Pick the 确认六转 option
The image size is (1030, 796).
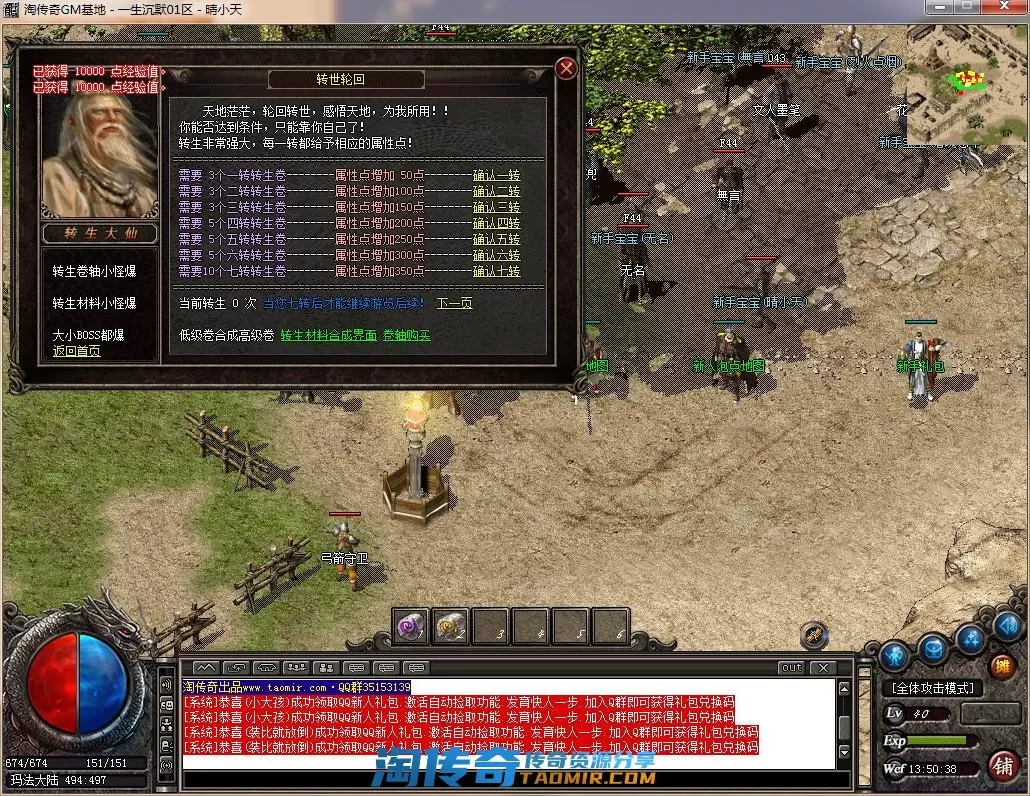pos(496,255)
